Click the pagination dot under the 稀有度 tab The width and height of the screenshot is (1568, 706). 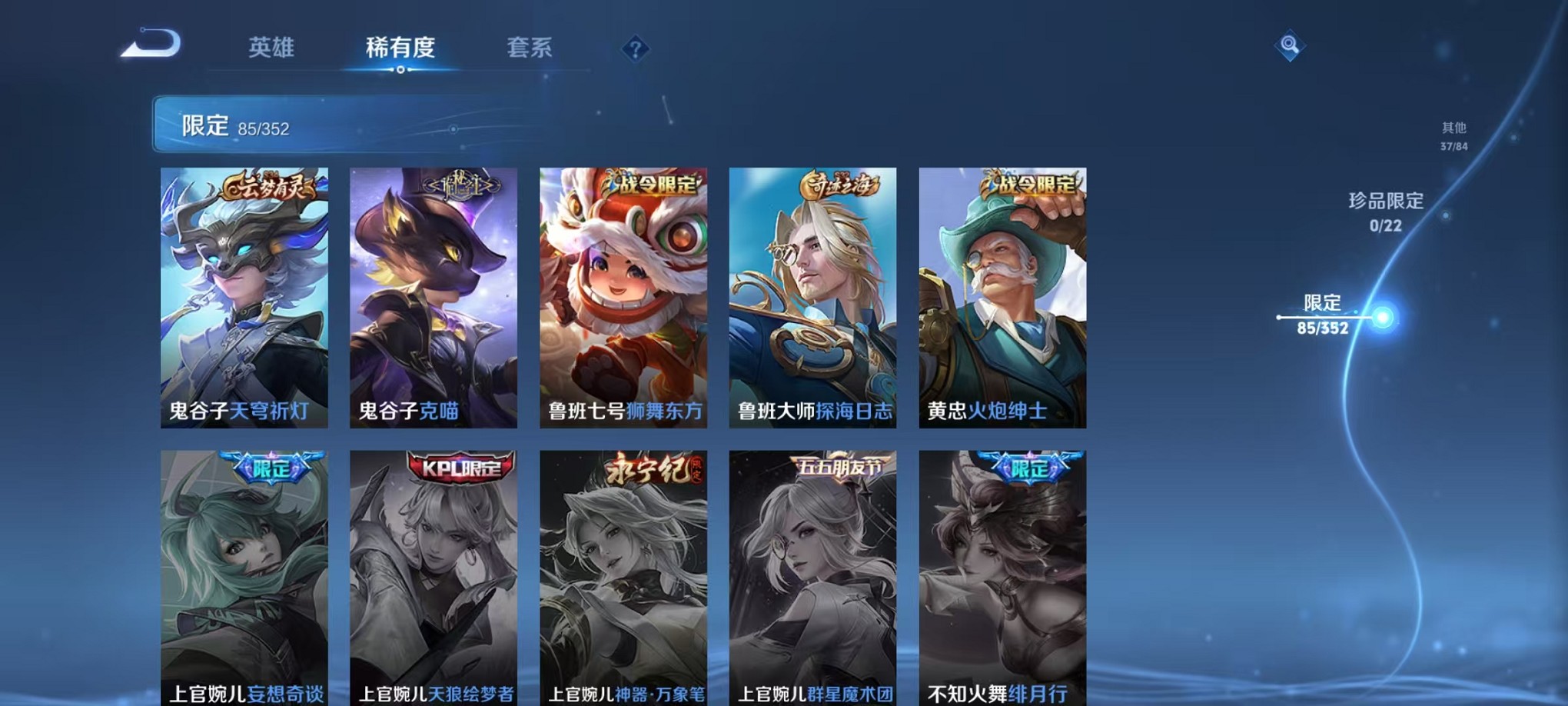click(x=402, y=70)
